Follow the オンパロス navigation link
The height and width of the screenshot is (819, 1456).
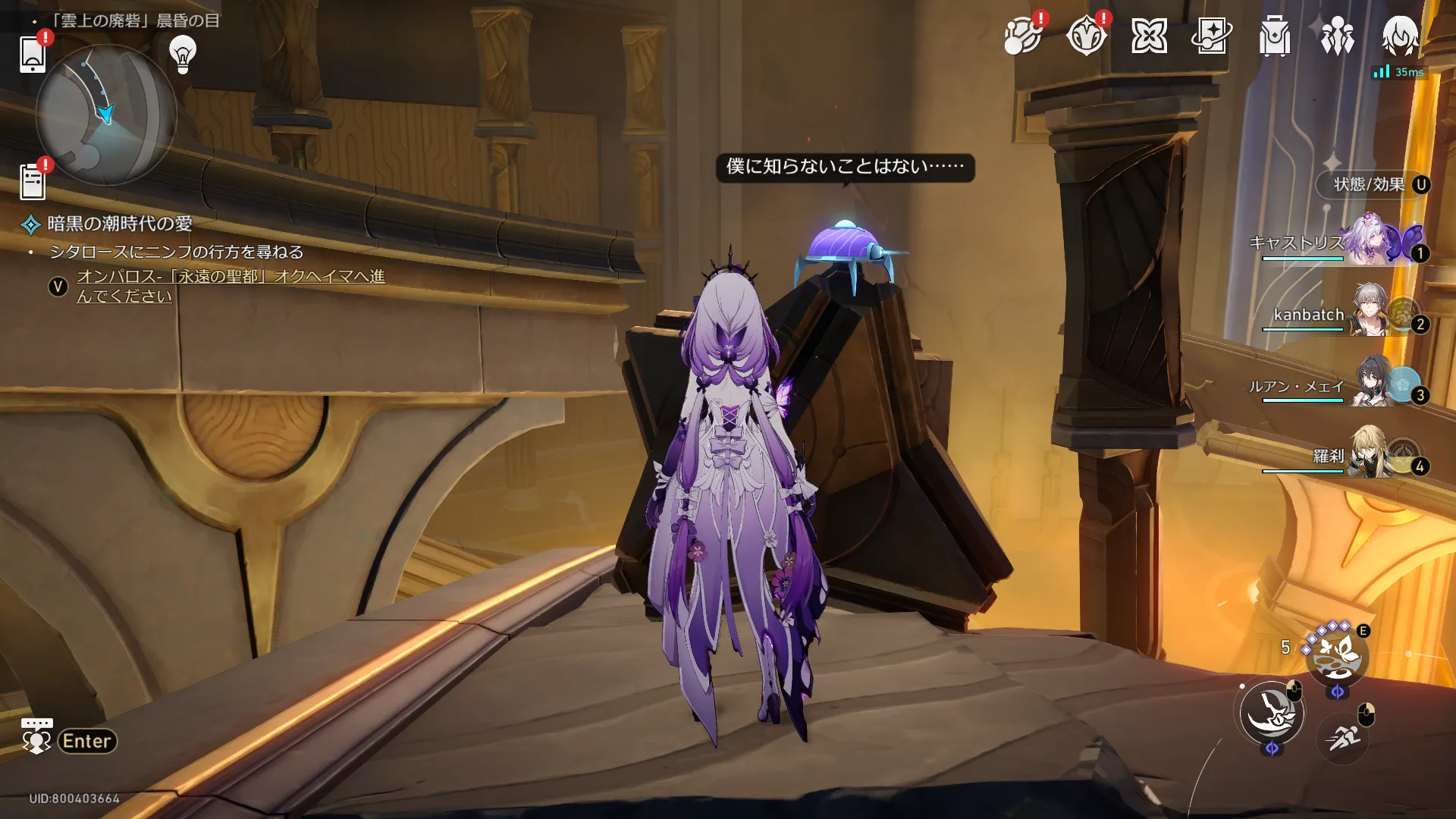(230, 286)
